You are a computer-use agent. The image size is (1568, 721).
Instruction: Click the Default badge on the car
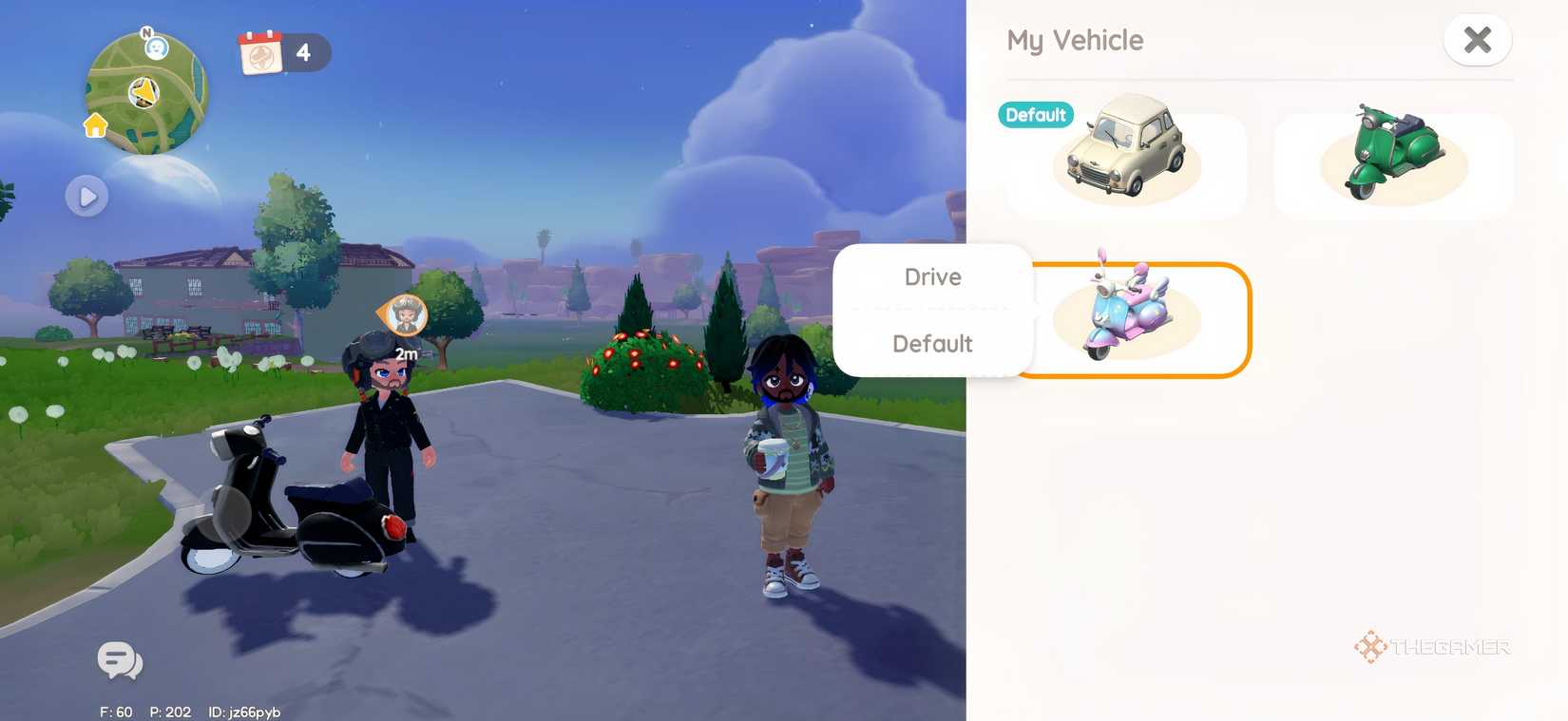point(1035,115)
